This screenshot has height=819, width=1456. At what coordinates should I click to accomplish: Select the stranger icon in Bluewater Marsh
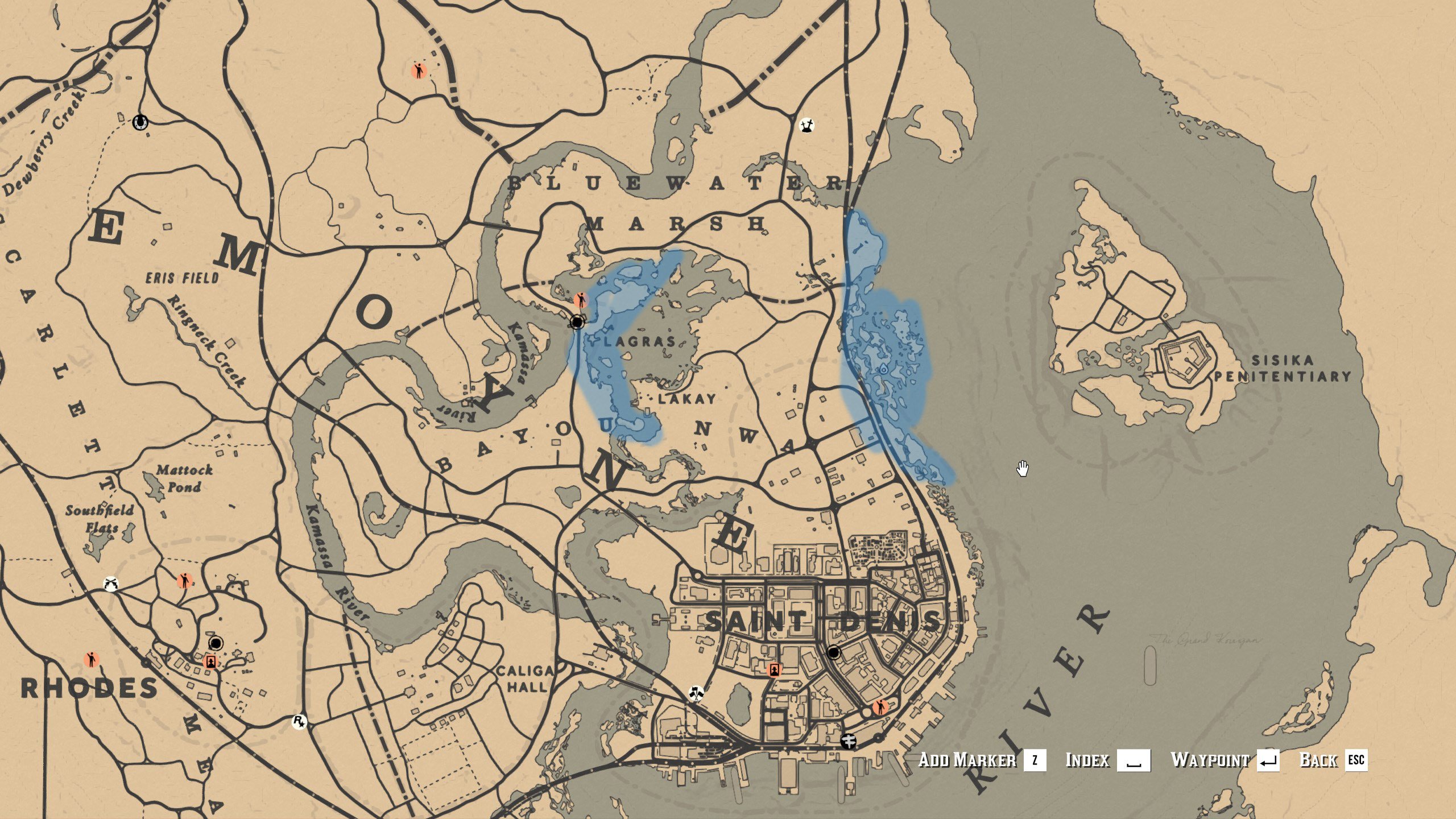419,71
